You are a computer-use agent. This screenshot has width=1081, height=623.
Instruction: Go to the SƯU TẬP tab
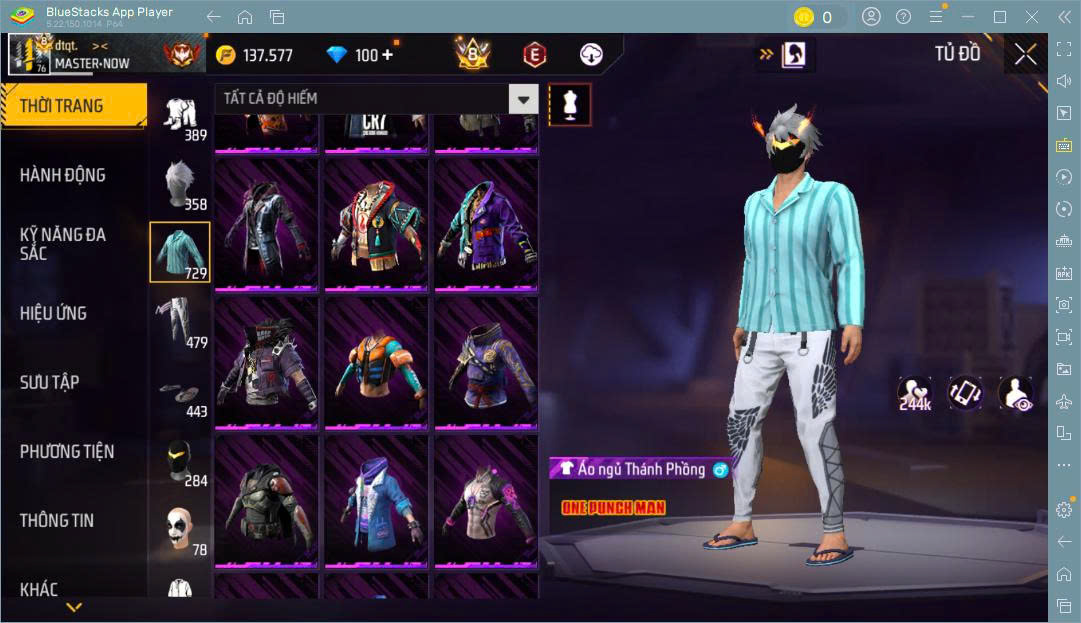(x=50, y=382)
